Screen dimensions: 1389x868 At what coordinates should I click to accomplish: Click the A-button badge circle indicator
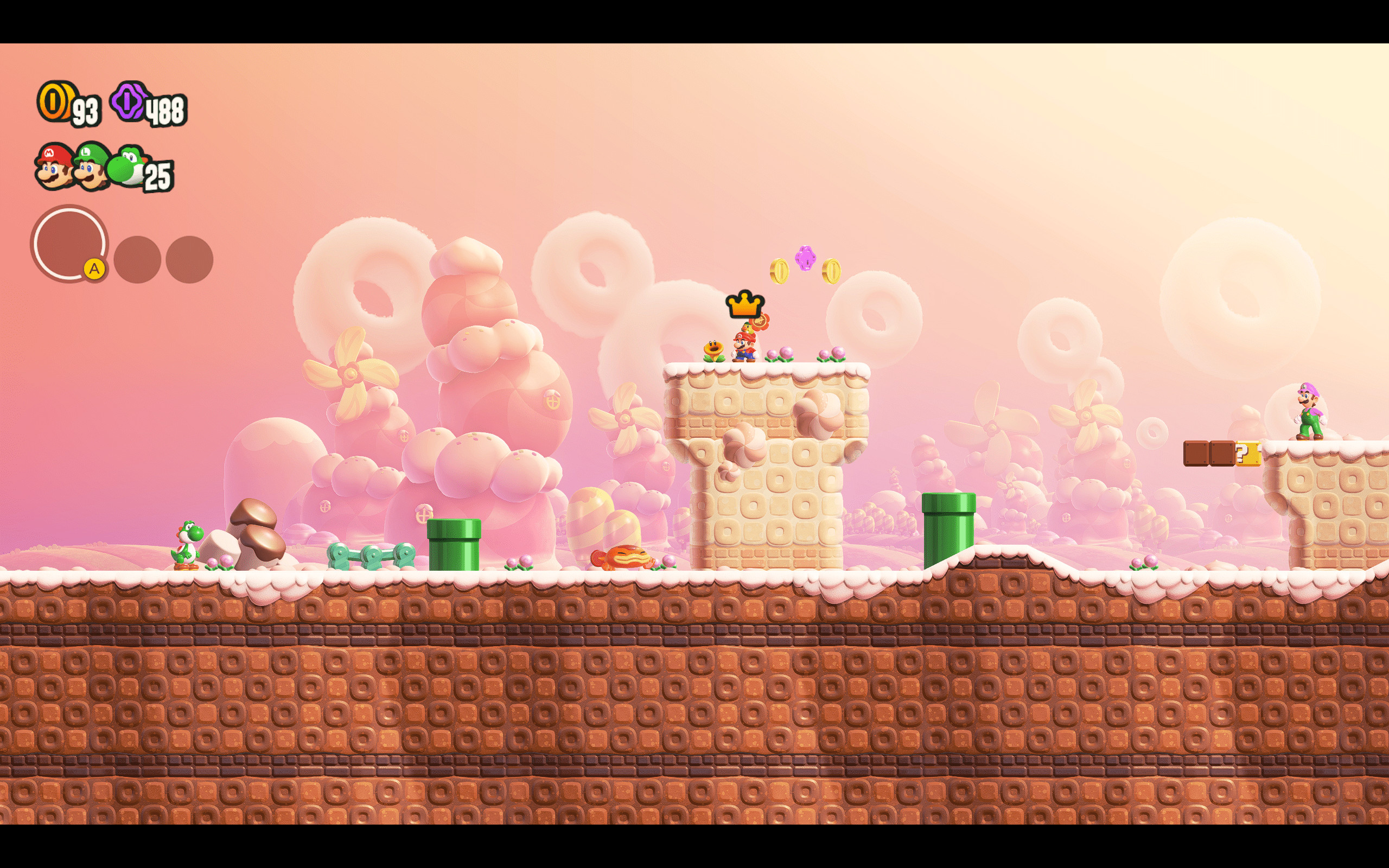(x=69, y=247)
